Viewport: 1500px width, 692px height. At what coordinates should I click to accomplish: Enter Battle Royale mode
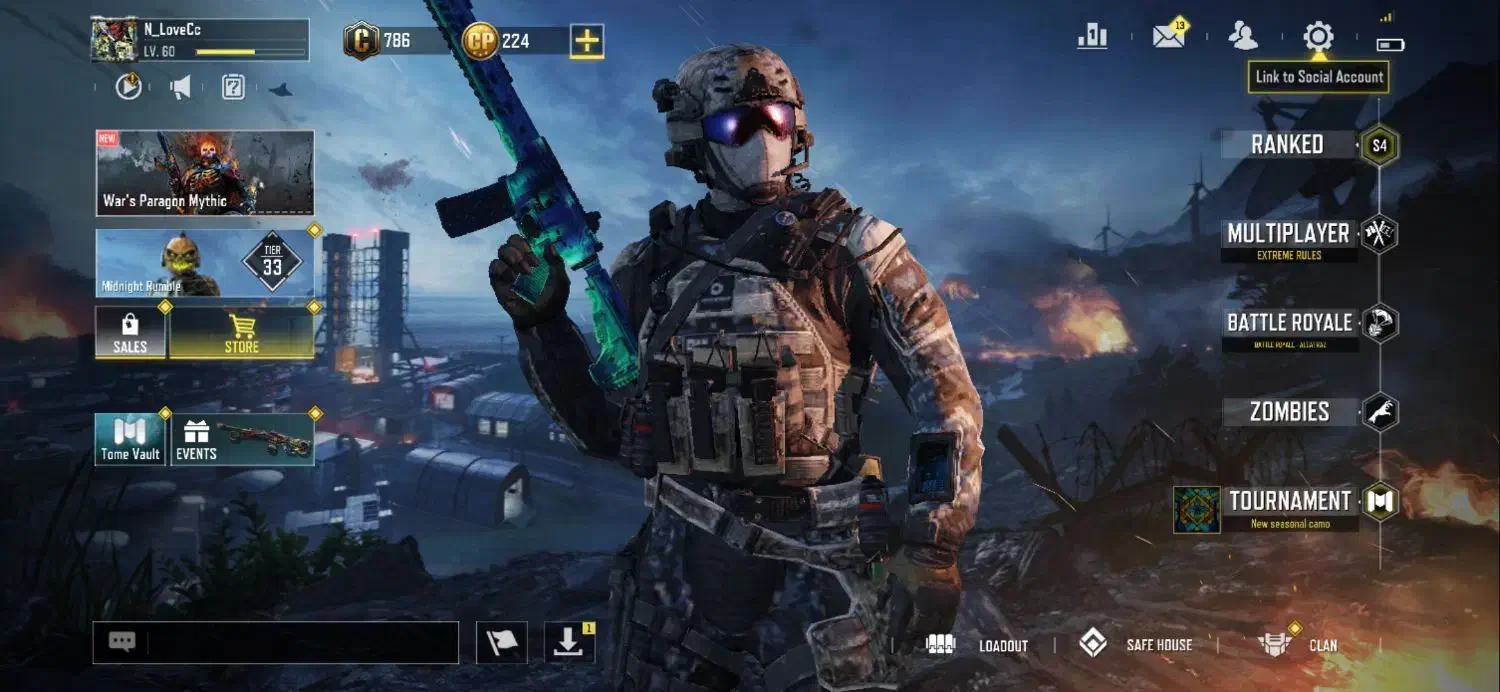point(1289,324)
